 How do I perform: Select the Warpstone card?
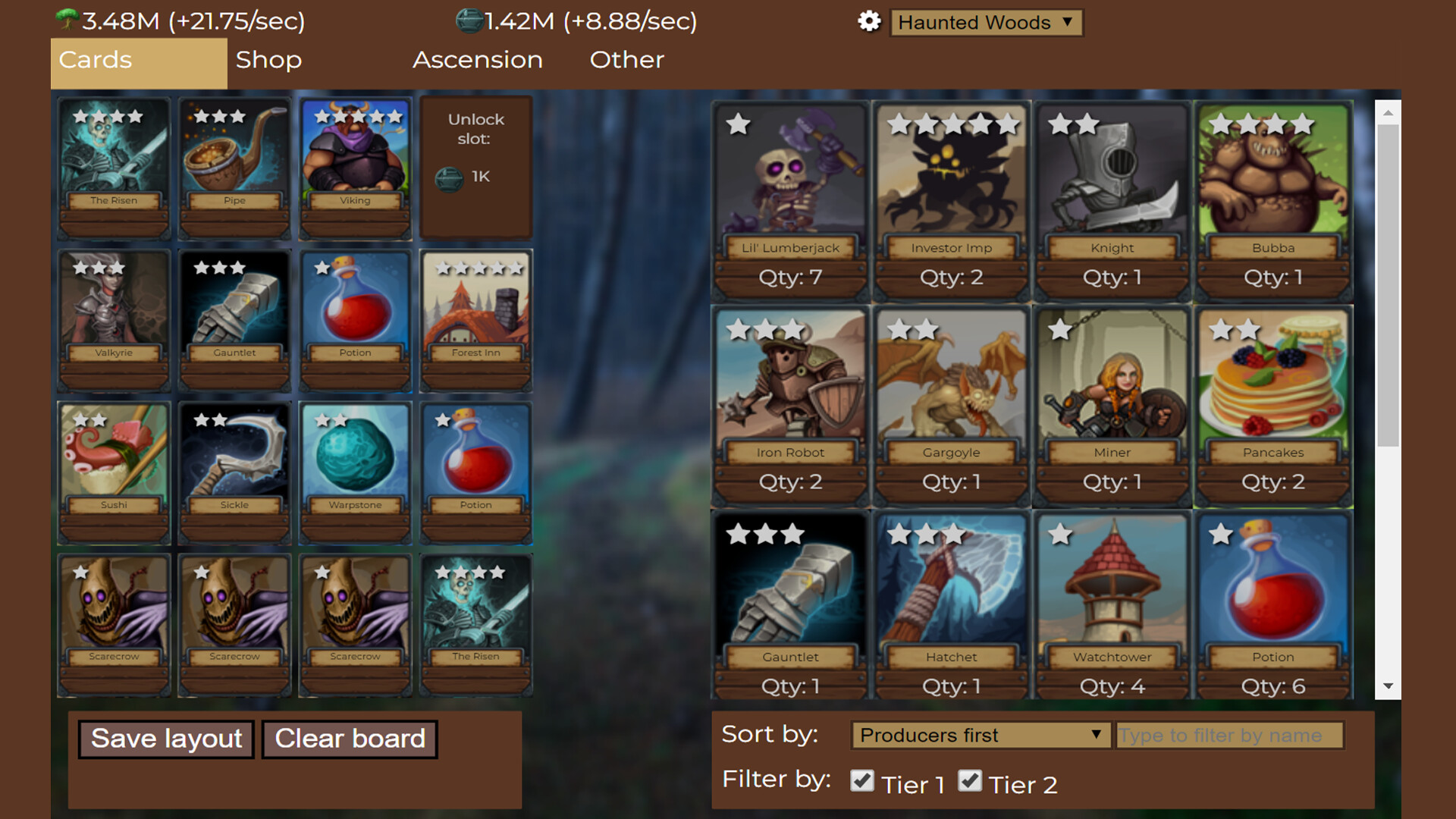pyautogui.click(x=354, y=470)
